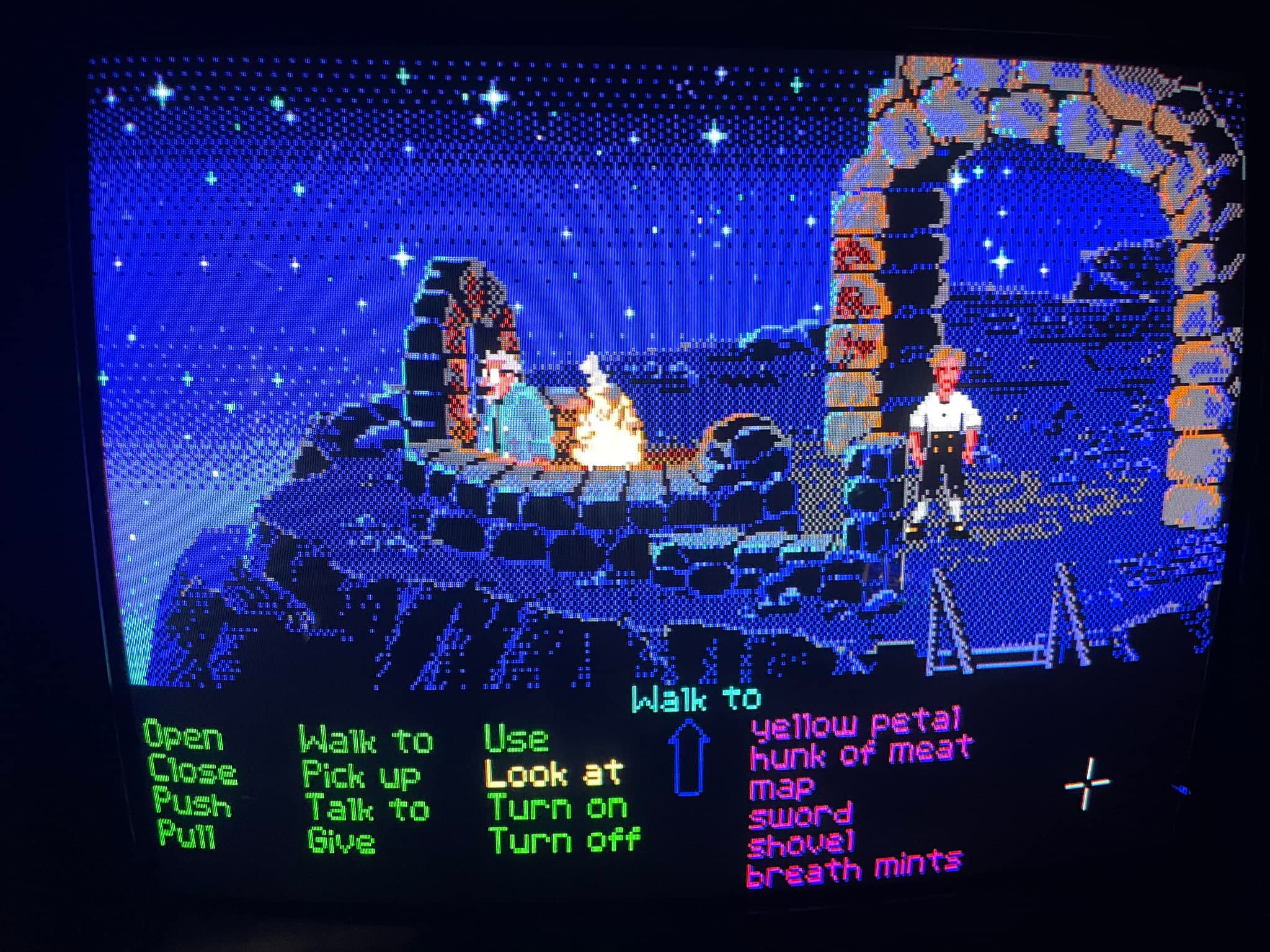Click the Push verb

pos(192,804)
